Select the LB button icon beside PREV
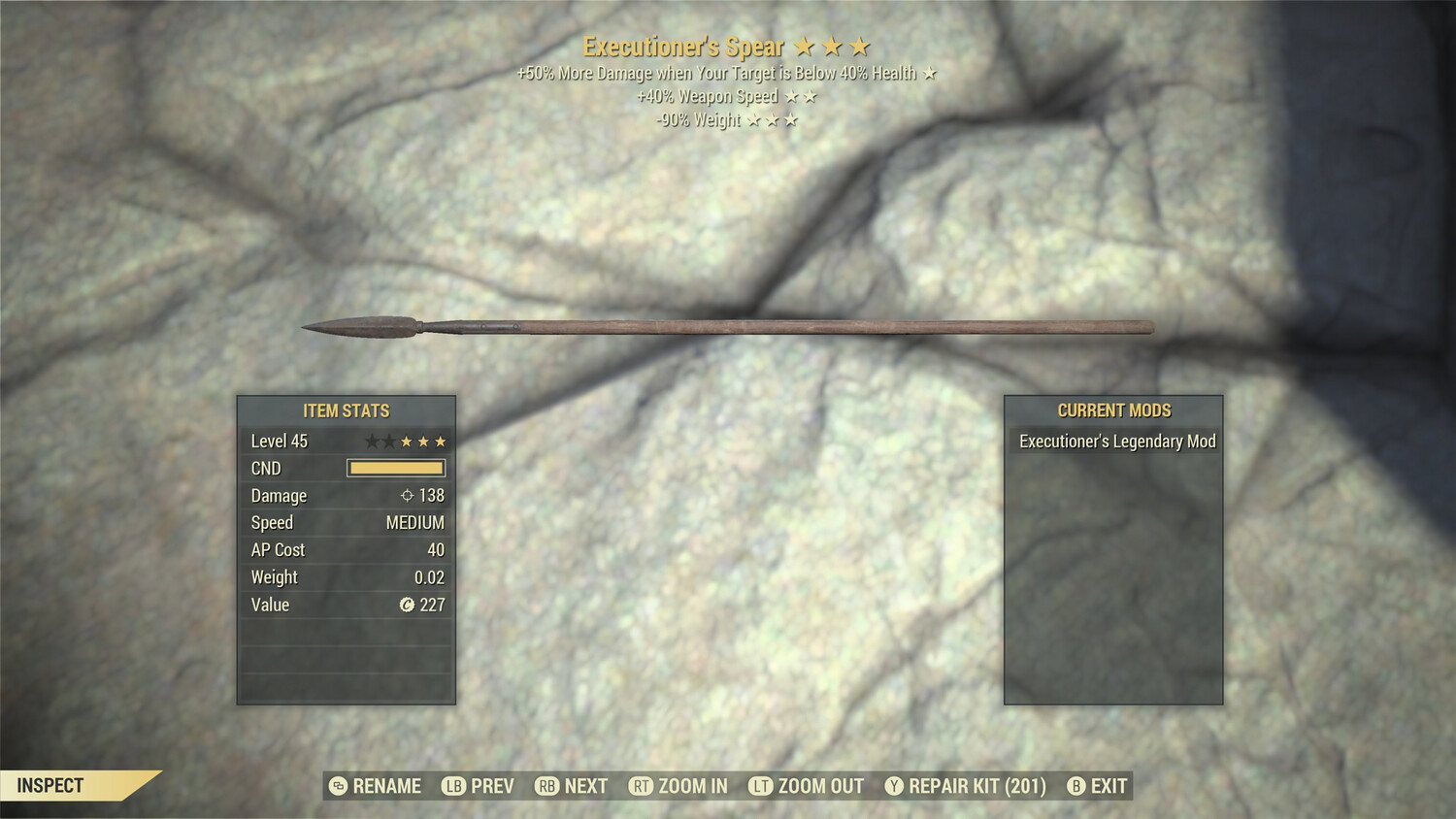1456x819 pixels. click(451, 786)
